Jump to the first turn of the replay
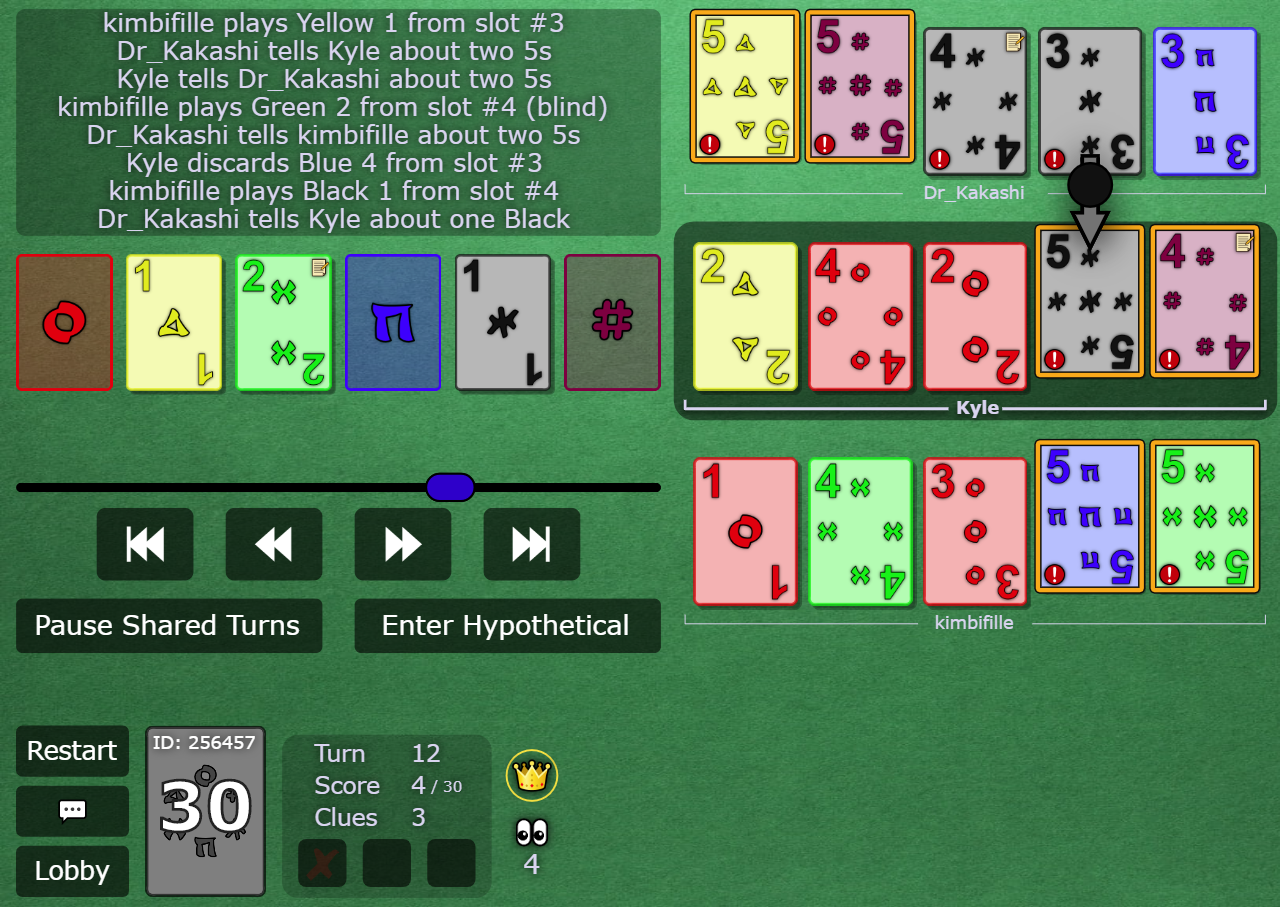Viewport: 1280px width, 907px height. click(x=144, y=544)
